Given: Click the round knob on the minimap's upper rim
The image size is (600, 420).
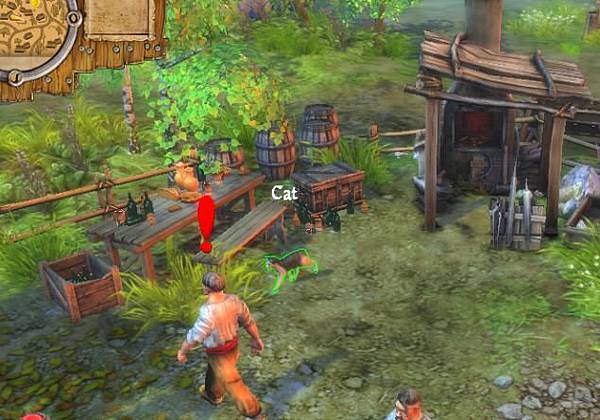Looking at the screenshot, I should [x=73, y=18].
